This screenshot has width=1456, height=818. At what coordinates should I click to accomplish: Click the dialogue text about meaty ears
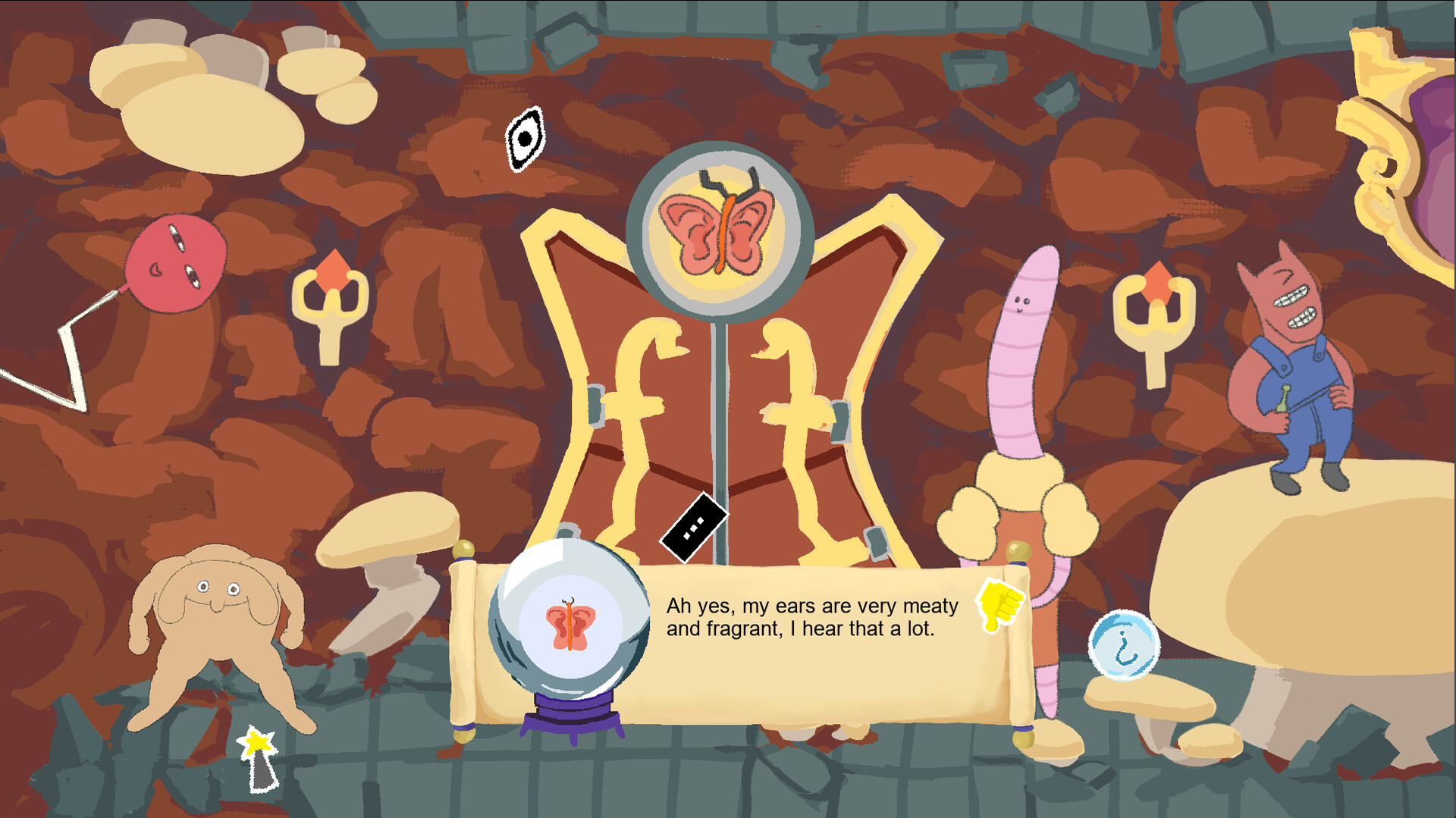[811, 618]
